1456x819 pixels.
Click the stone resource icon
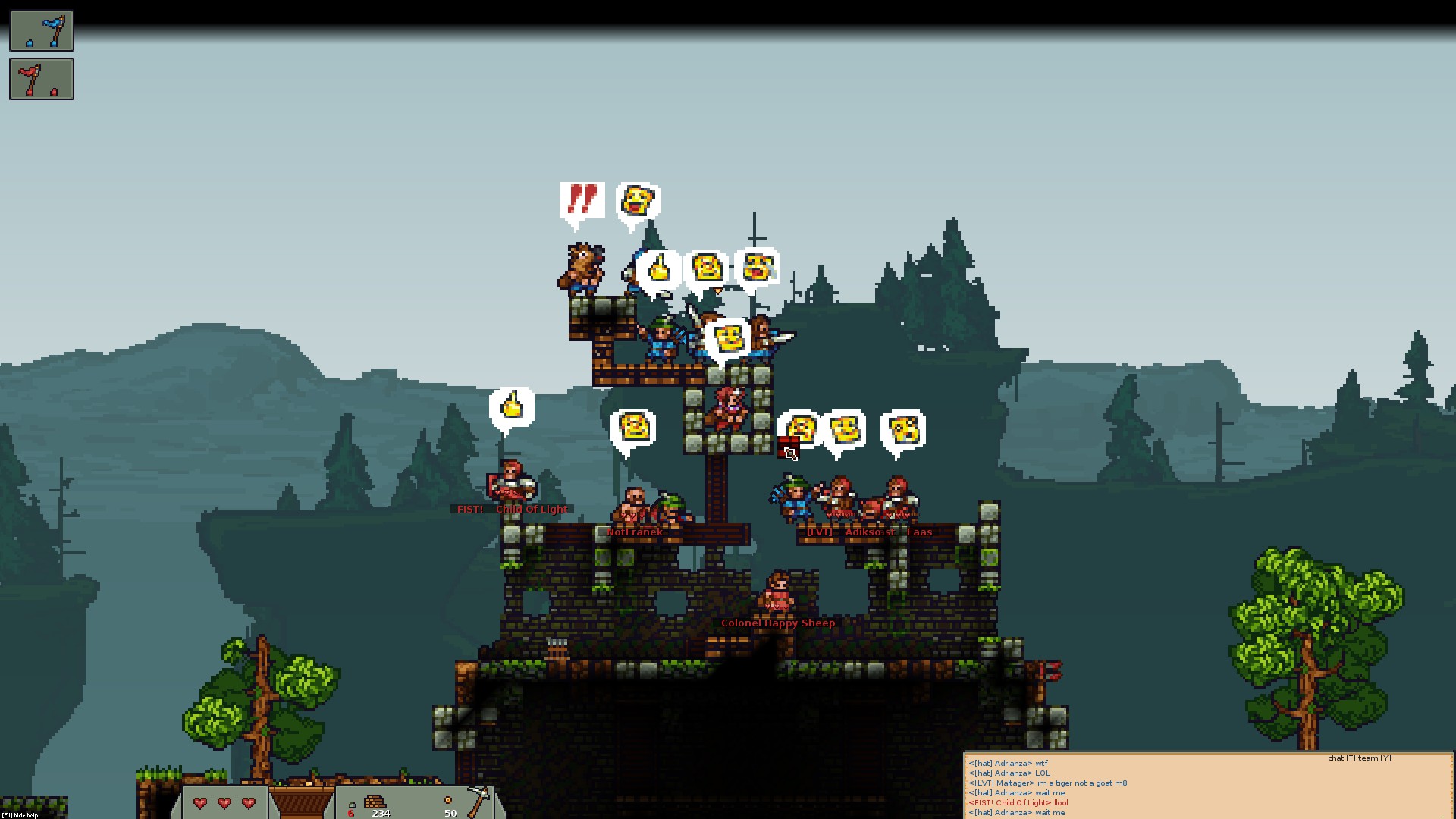(353, 805)
